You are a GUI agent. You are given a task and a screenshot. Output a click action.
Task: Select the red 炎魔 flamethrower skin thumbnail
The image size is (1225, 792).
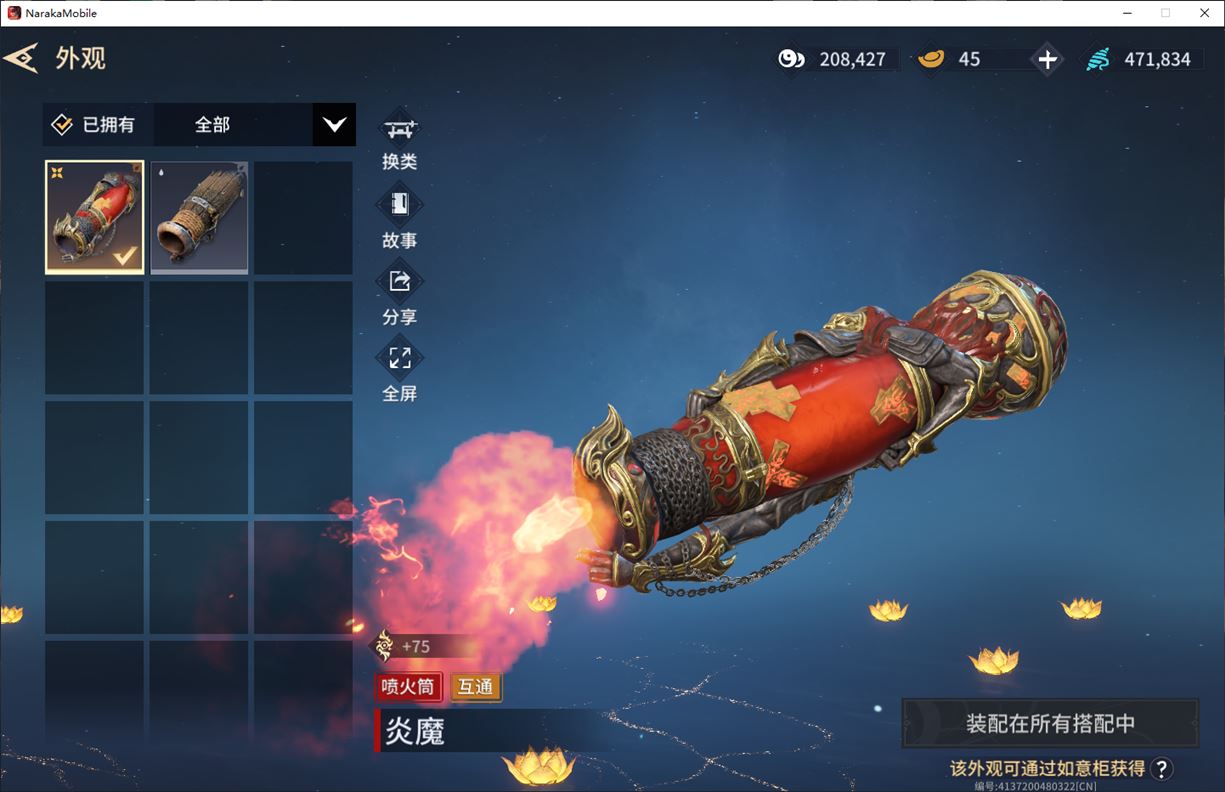click(95, 217)
